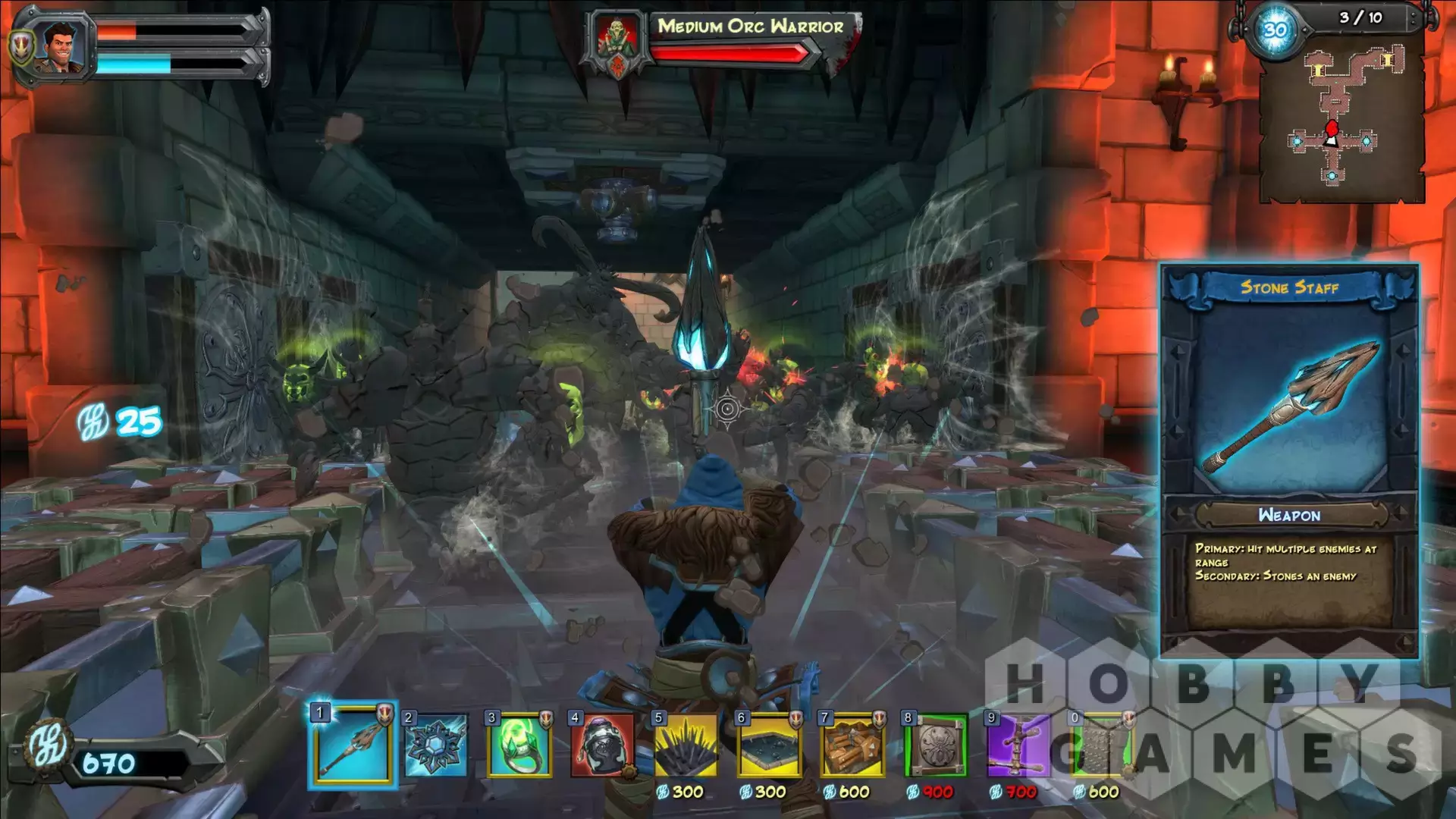This screenshot has width=1456, height=819.
Task: Pick the purple trap in slot 9
Action: 1018,745
